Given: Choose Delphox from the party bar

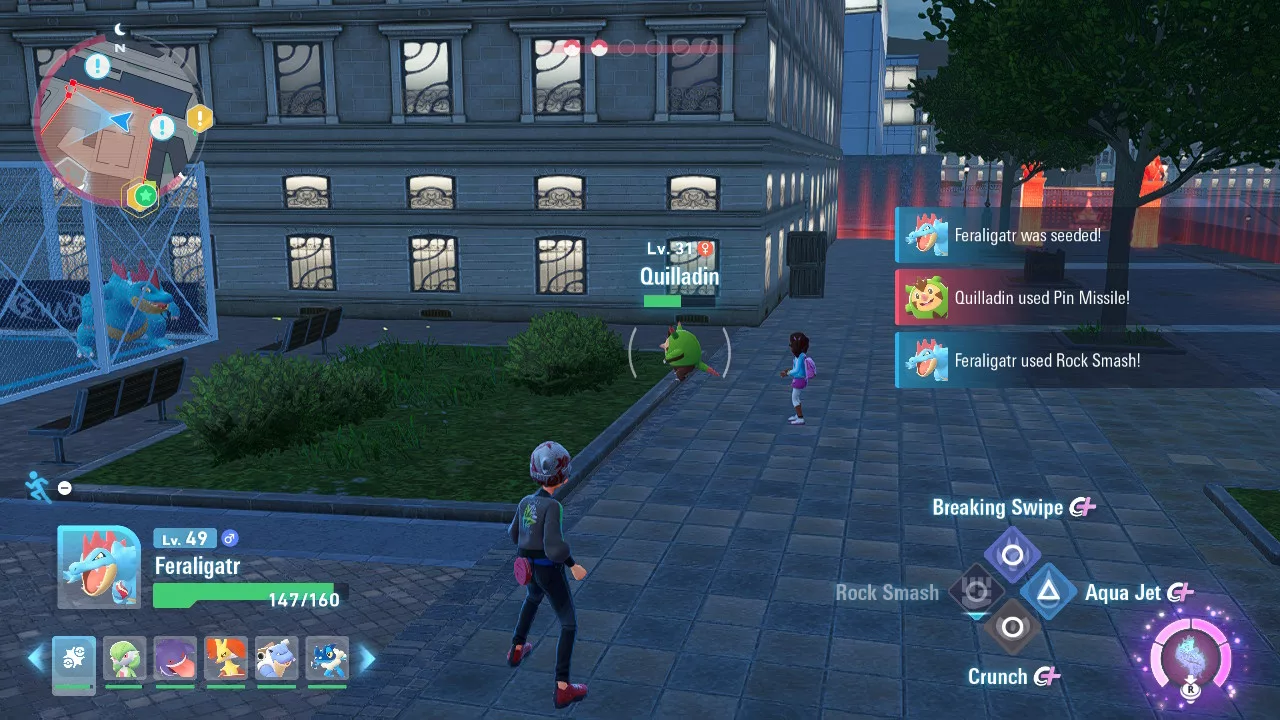Looking at the screenshot, I should tap(226, 660).
